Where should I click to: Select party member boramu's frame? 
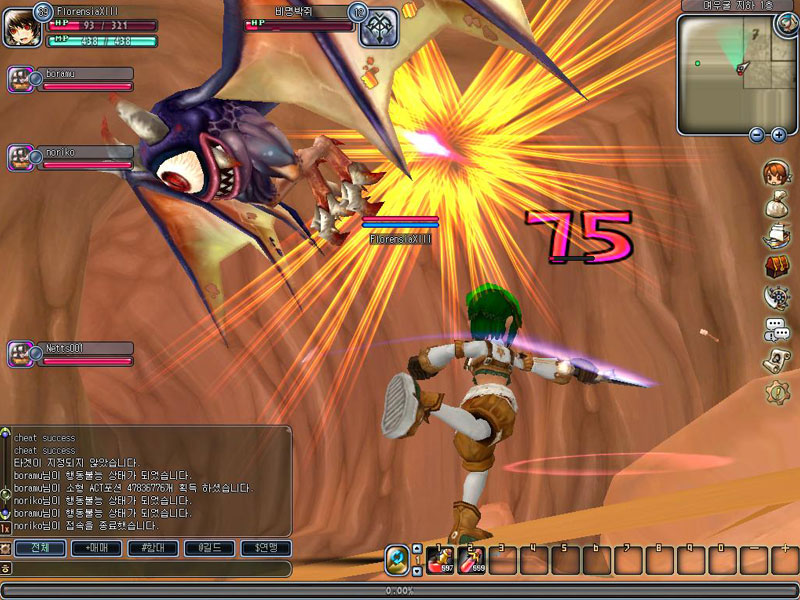click(x=70, y=79)
